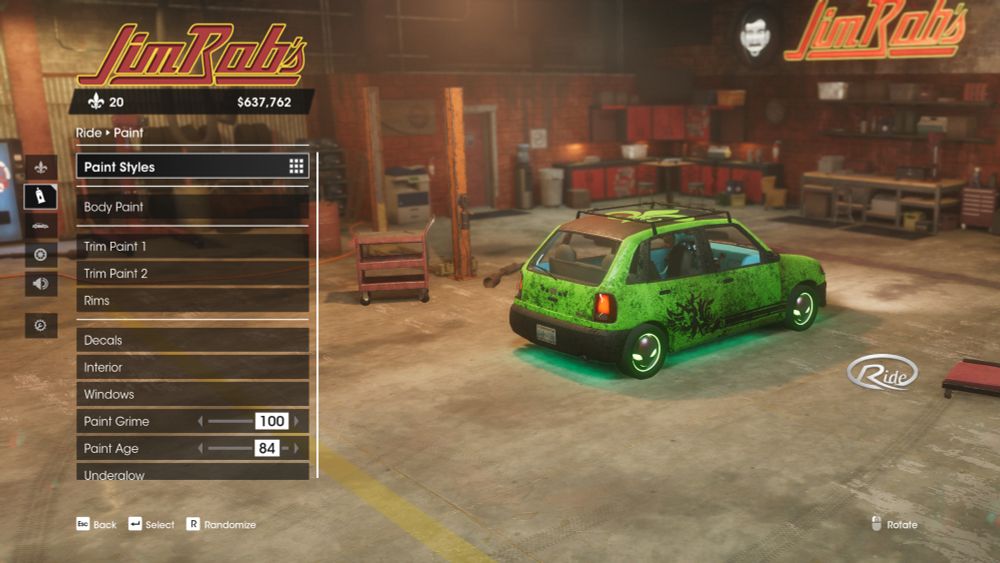Switch to the spray can paint tab
Viewport: 1000px width, 563px height.
pos(41,196)
